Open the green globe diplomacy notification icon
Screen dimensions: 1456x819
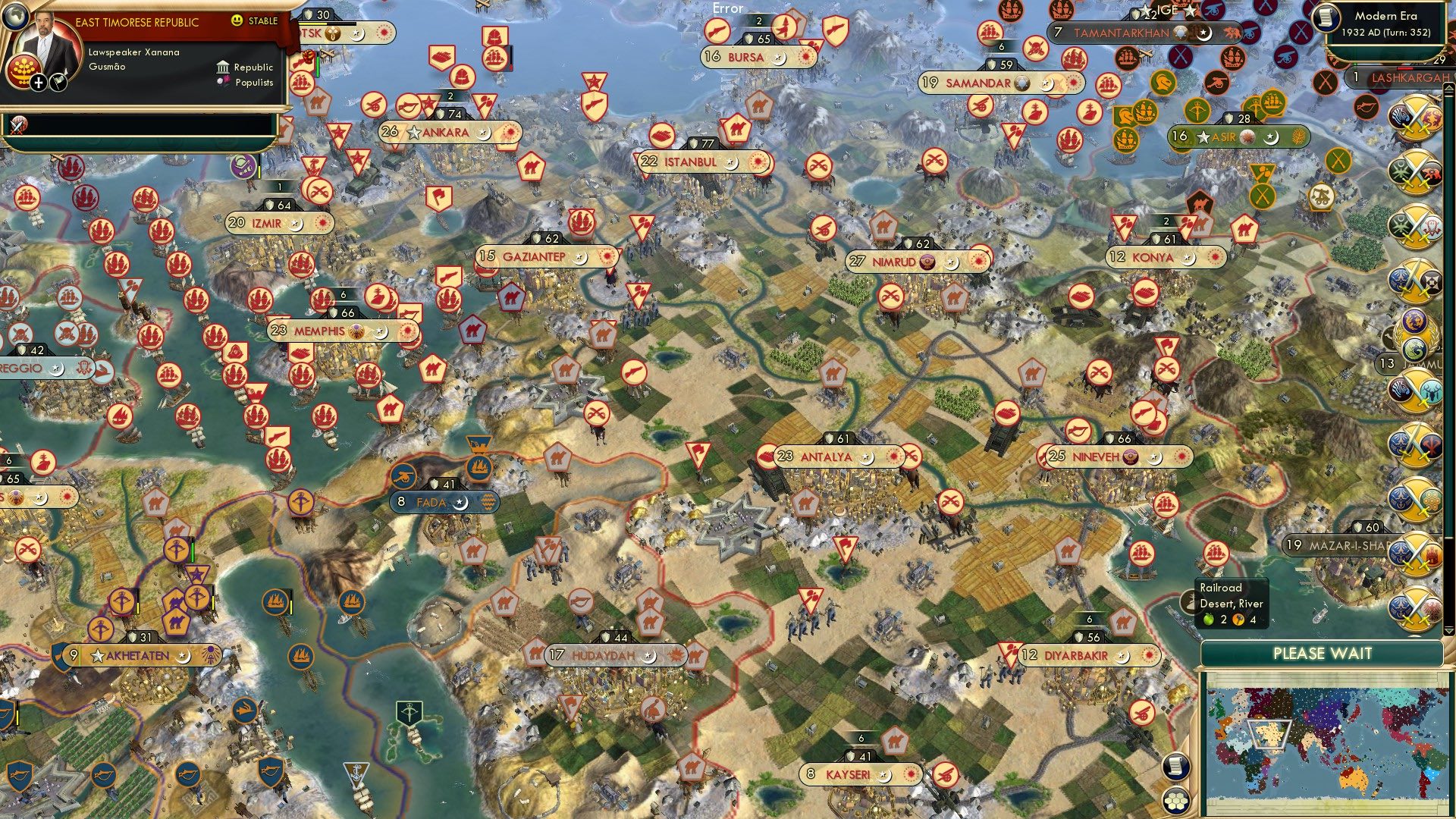click(x=1414, y=349)
